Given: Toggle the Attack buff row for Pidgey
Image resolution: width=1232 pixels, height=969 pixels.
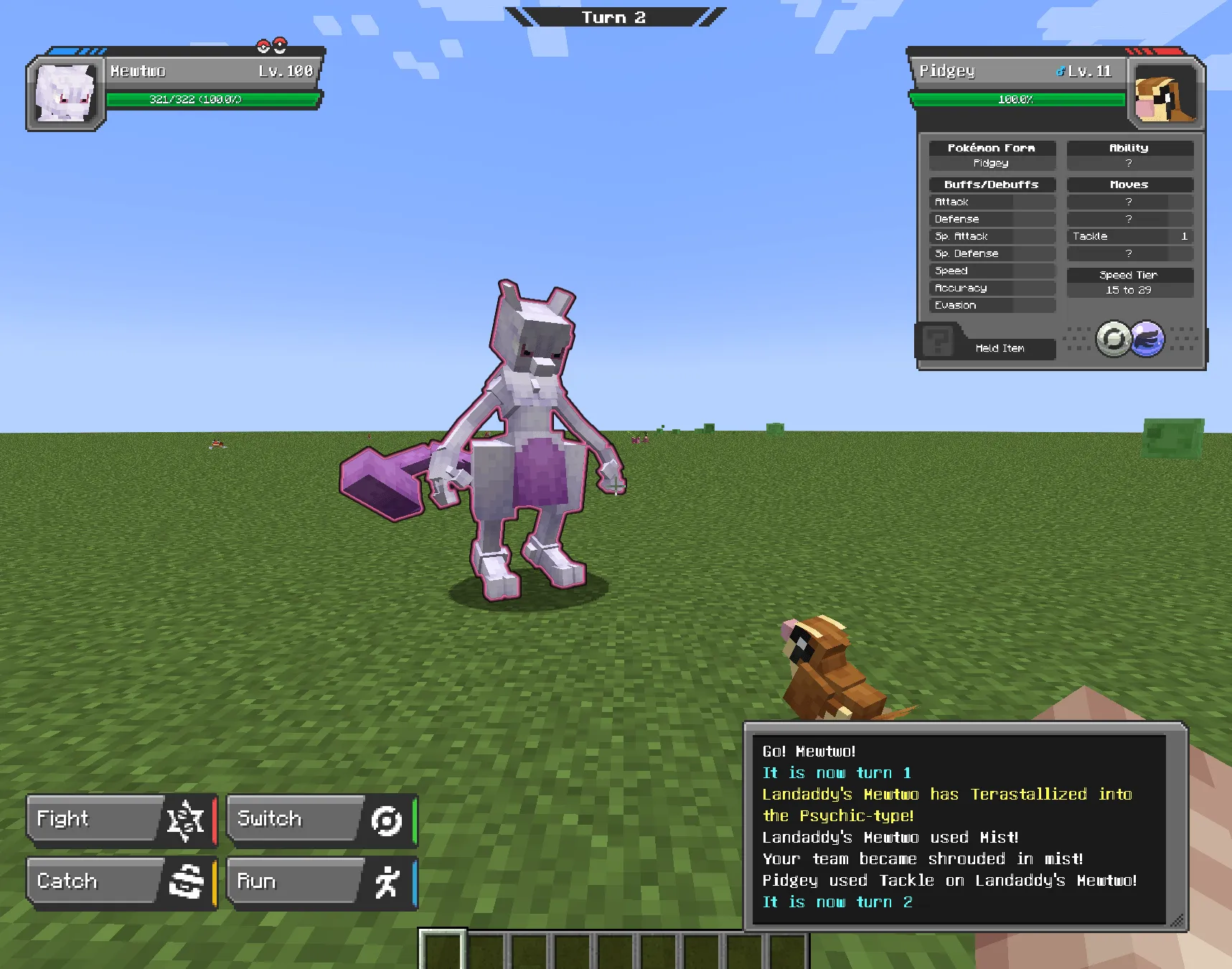Looking at the screenshot, I should 992,202.
